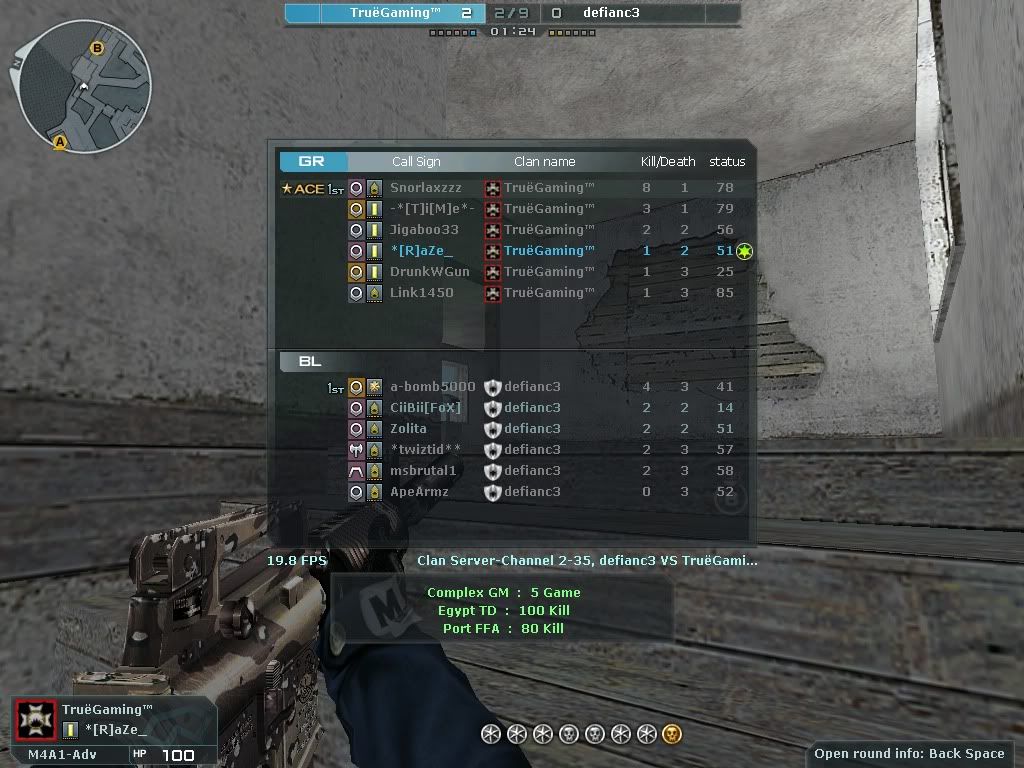
Task: Click the gold skull kill marker icon
Action: 672,735
